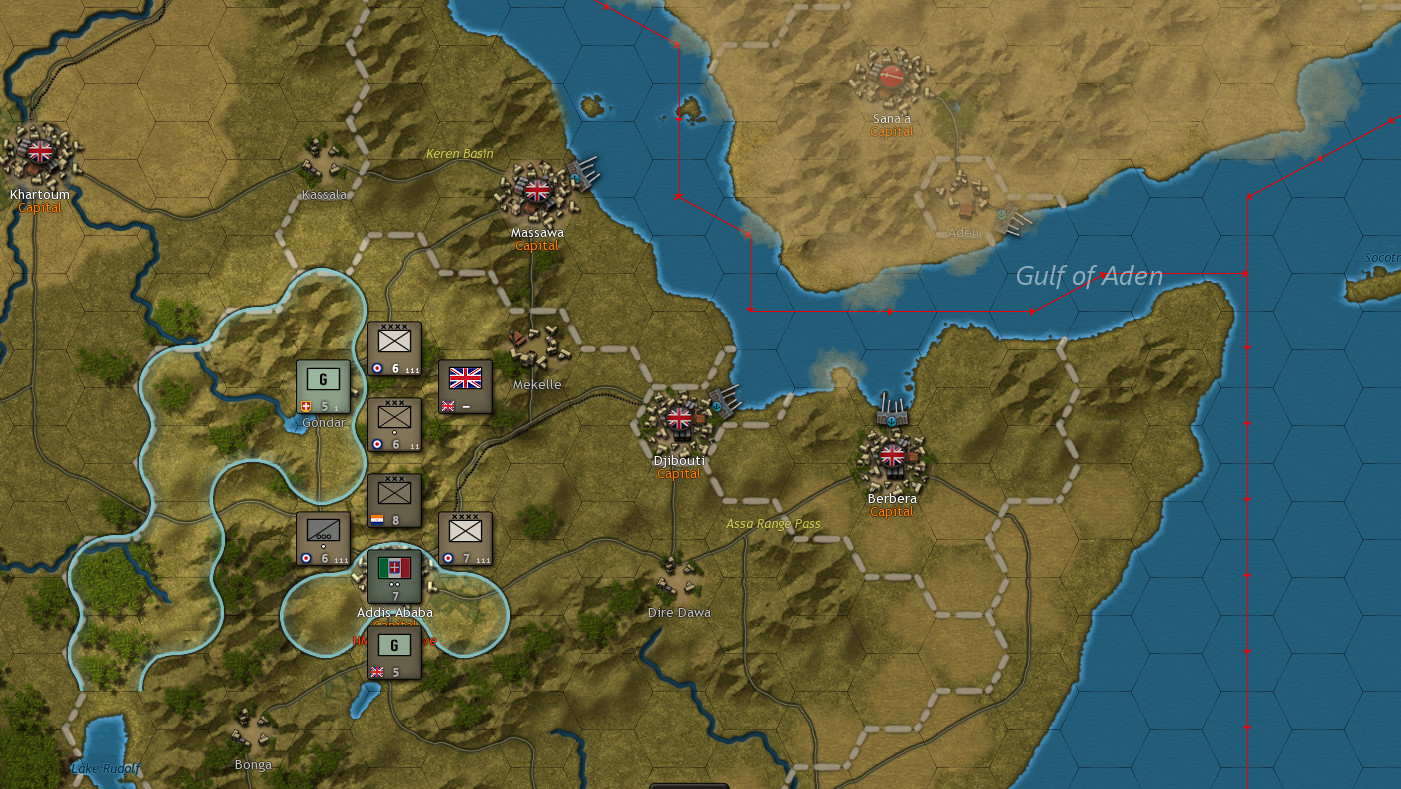Image resolution: width=1401 pixels, height=789 pixels.
Task: Select the Garrison unit stationed in Gondar
Action: pyautogui.click(x=323, y=385)
